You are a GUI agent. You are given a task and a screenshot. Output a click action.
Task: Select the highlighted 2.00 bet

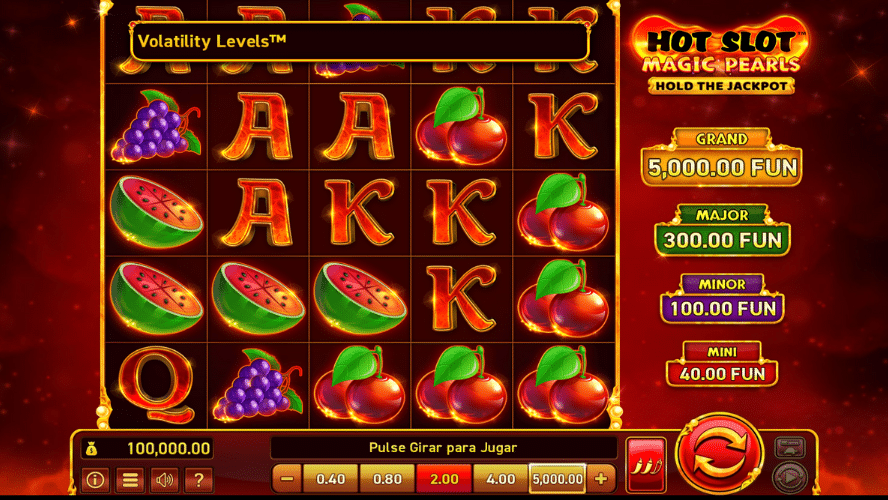[444, 479]
